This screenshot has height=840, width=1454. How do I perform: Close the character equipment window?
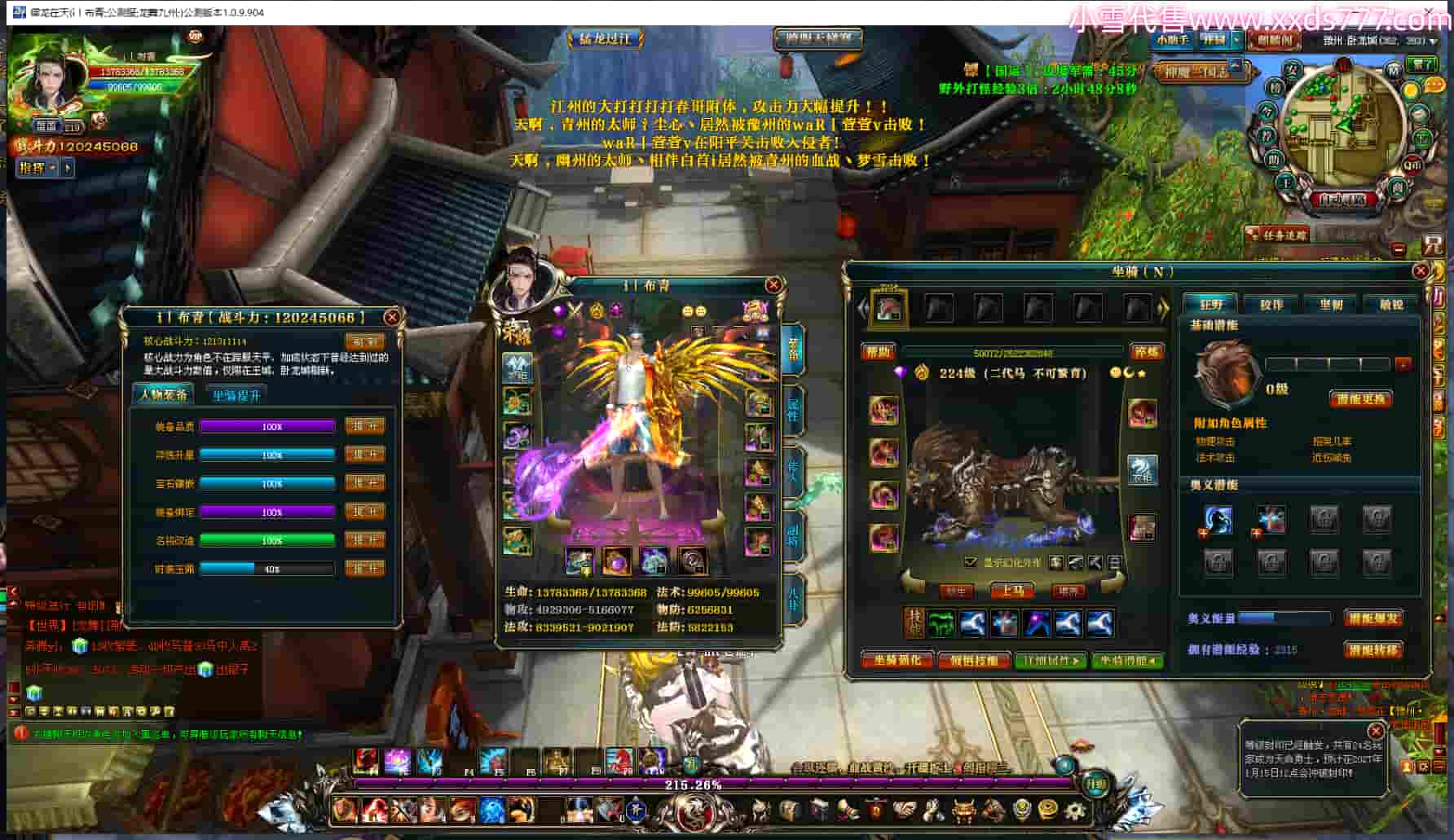773,284
